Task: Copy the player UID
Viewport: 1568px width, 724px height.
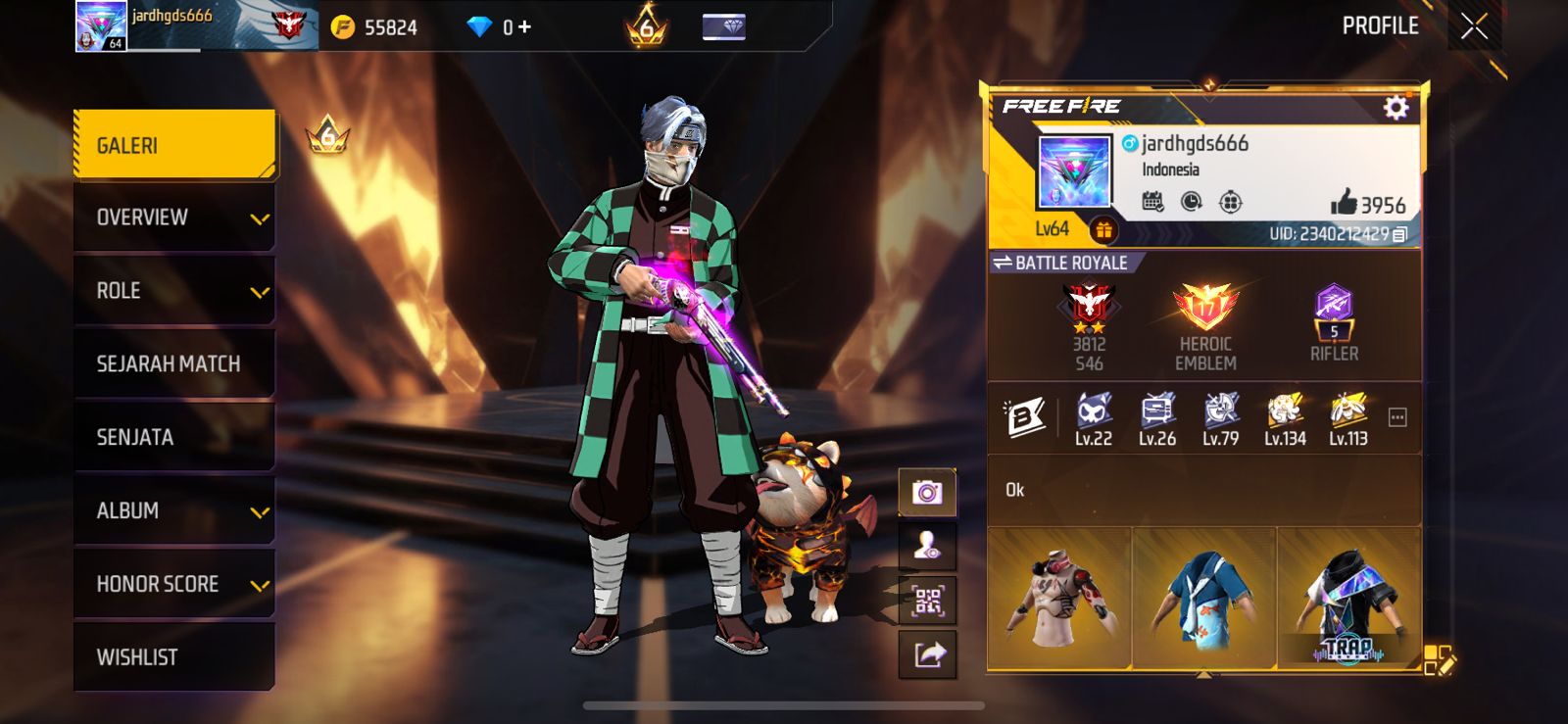Action: pyautogui.click(x=1400, y=234)
